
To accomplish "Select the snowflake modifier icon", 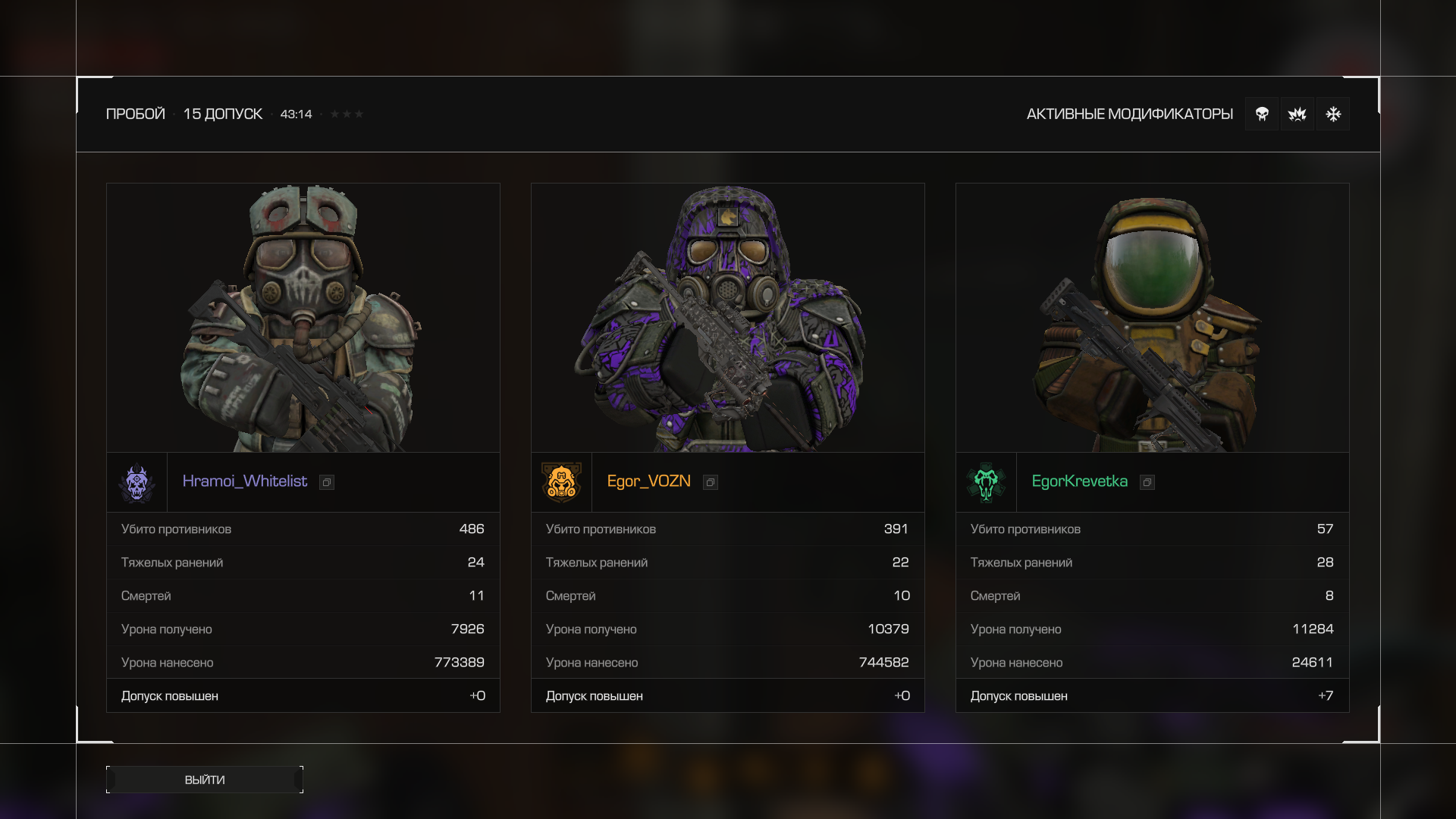I will (1333, 114).
